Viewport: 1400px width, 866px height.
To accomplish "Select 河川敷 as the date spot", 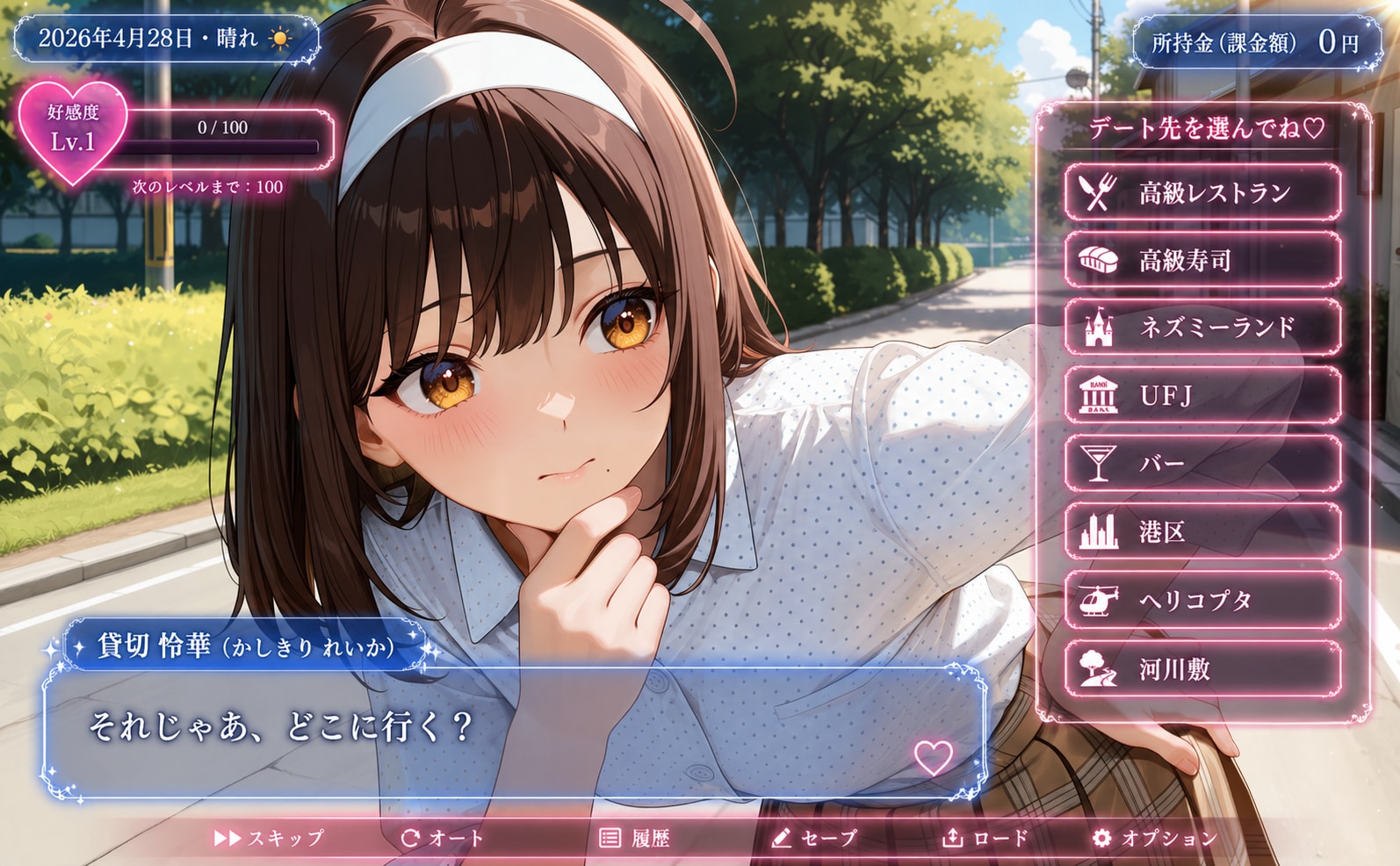I will coord(1202,669).
